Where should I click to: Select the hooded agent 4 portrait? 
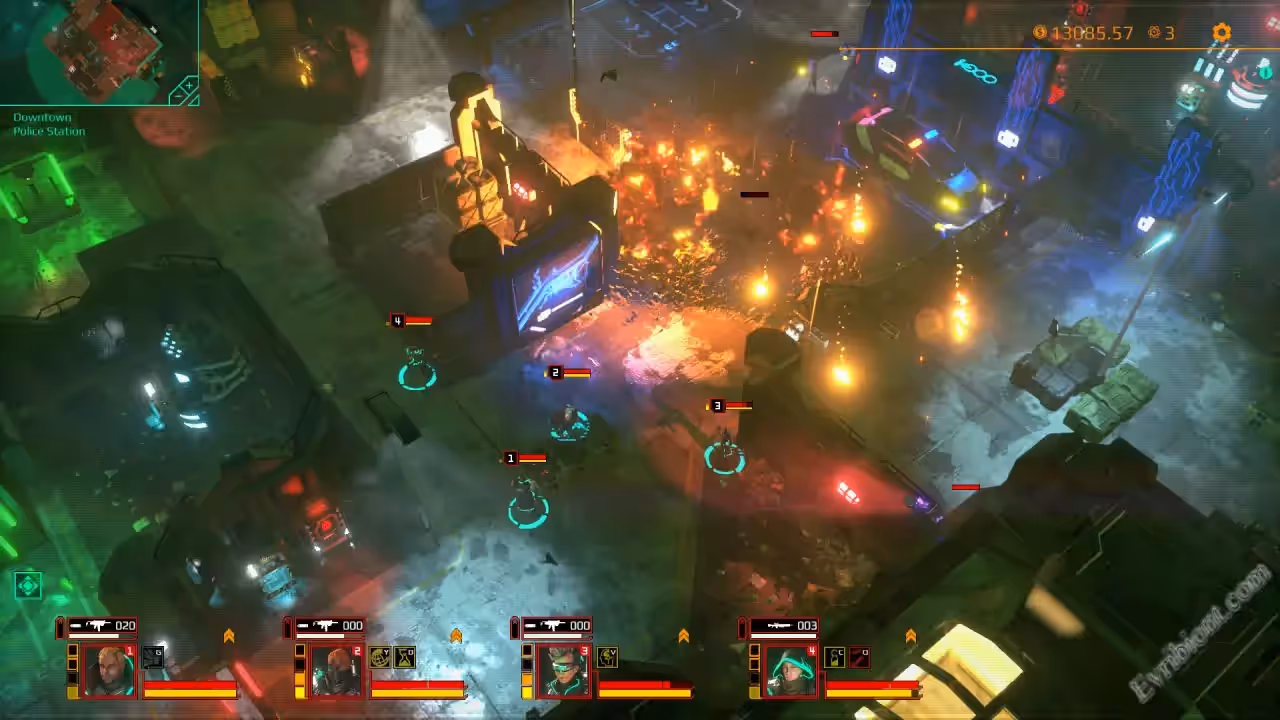click(790, 670)
